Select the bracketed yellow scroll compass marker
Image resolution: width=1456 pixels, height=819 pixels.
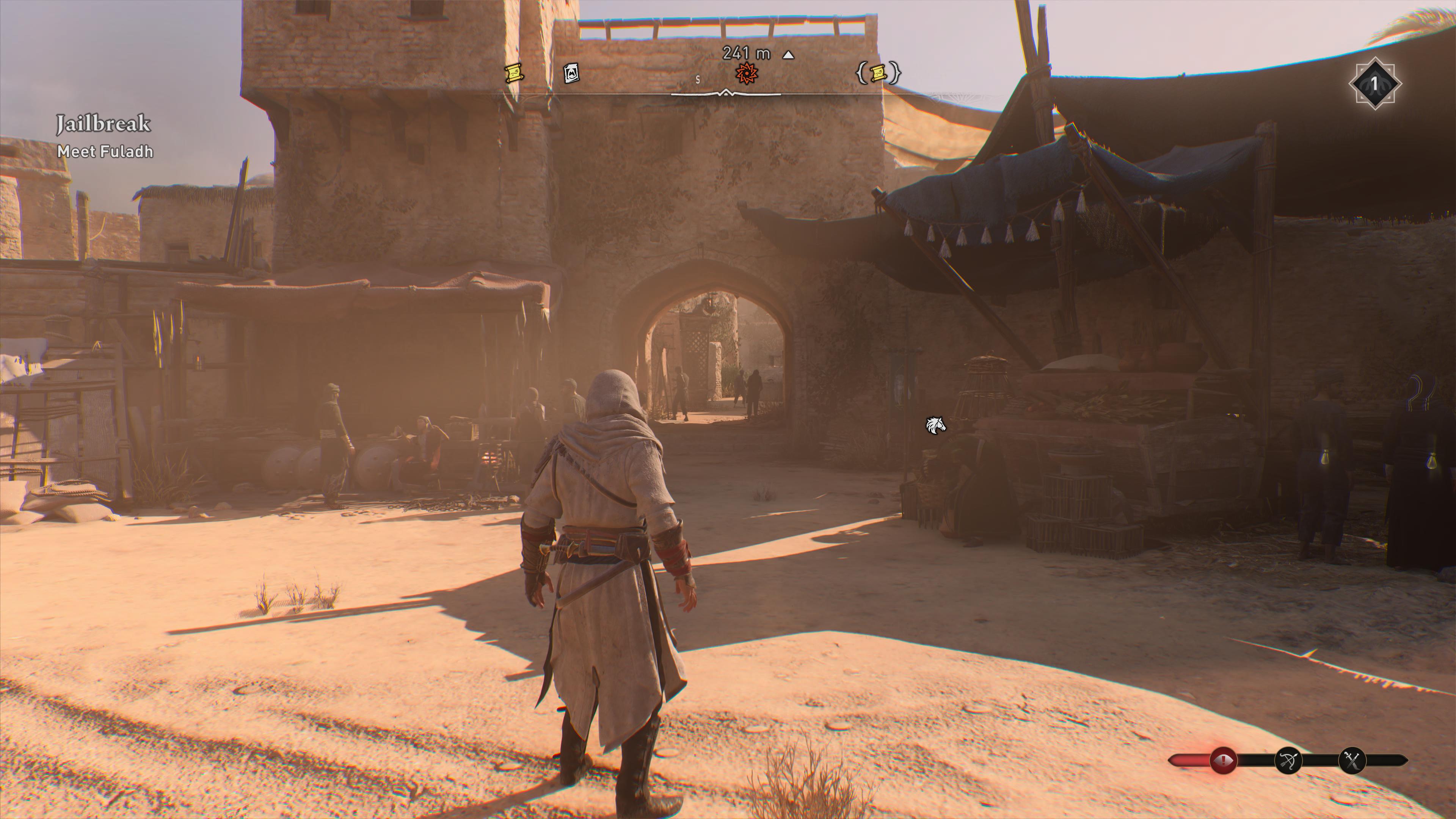click(879, 73)
